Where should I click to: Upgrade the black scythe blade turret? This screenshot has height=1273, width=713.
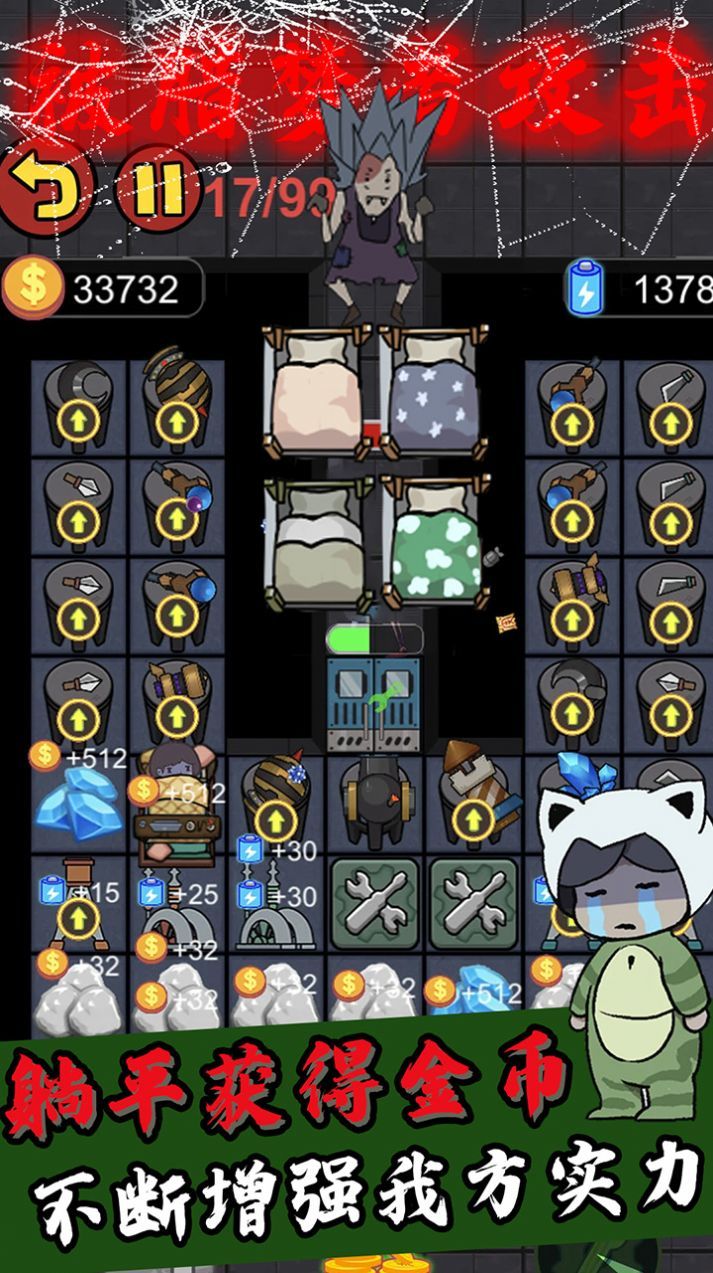(x=572, y=717)
